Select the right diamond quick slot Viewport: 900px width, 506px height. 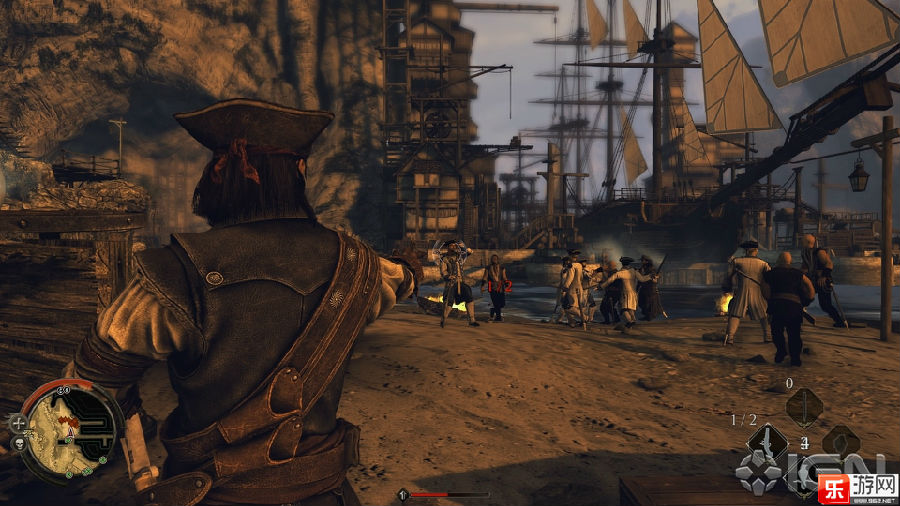(x=840, y=441)
